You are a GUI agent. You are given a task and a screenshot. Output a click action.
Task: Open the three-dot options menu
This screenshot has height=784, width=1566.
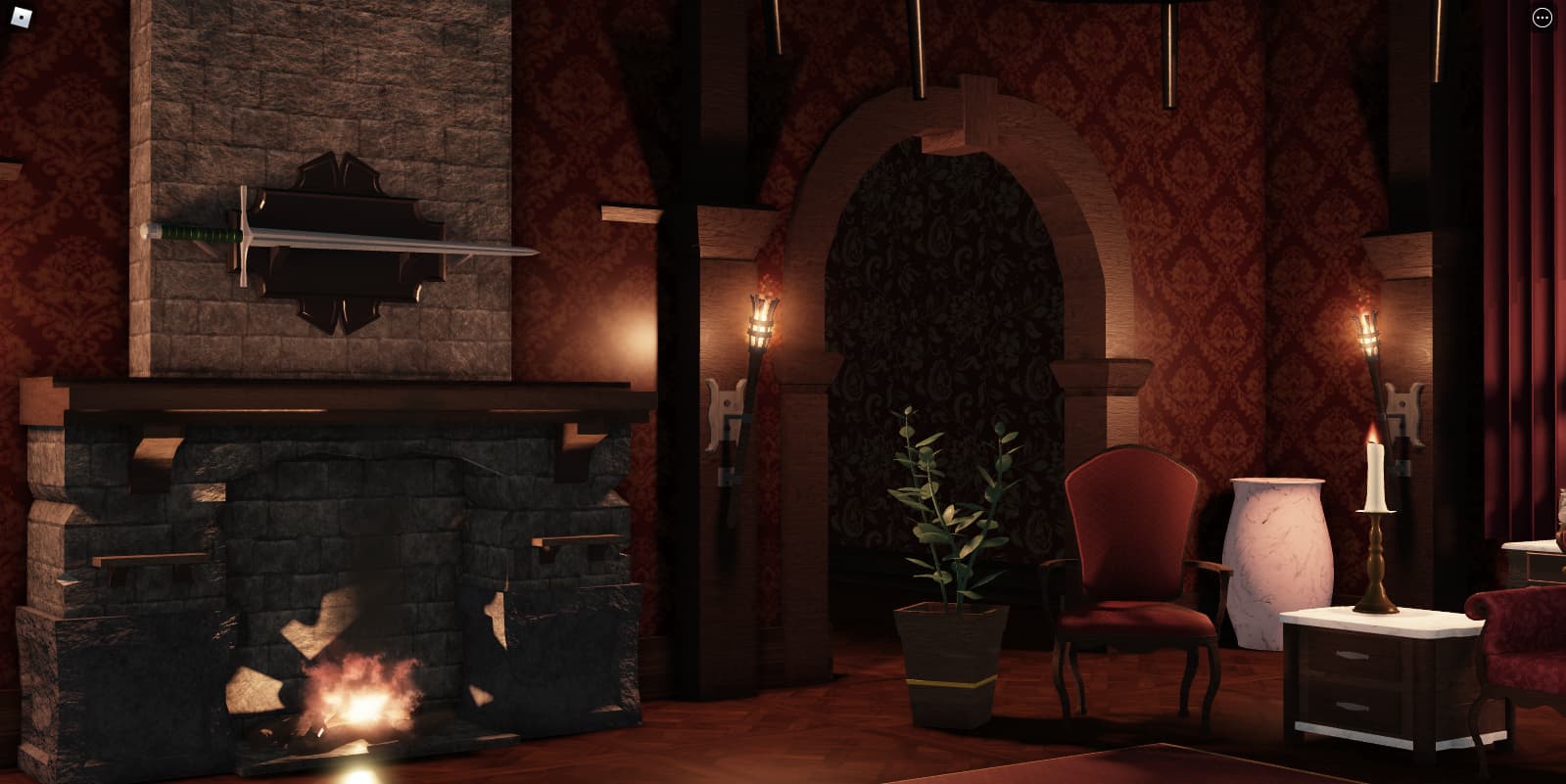point(1542,19)
